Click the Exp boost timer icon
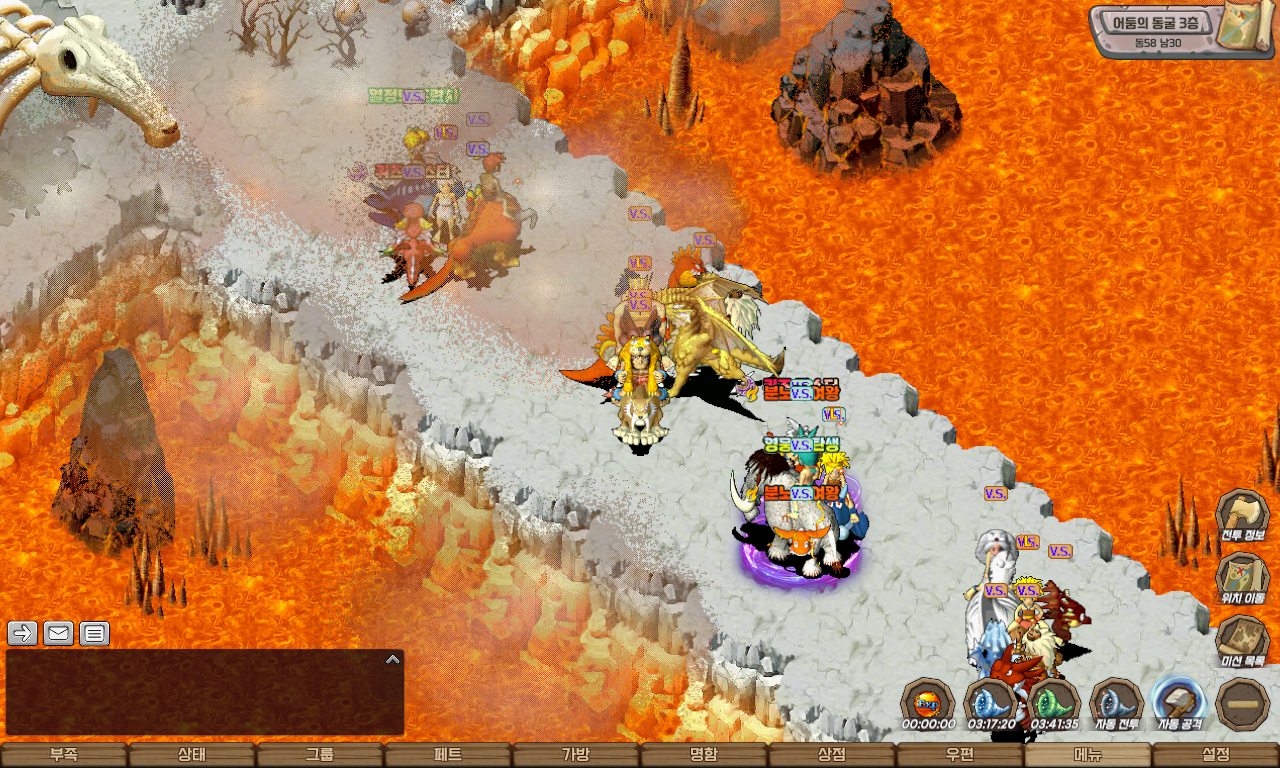 pos(928,702)
